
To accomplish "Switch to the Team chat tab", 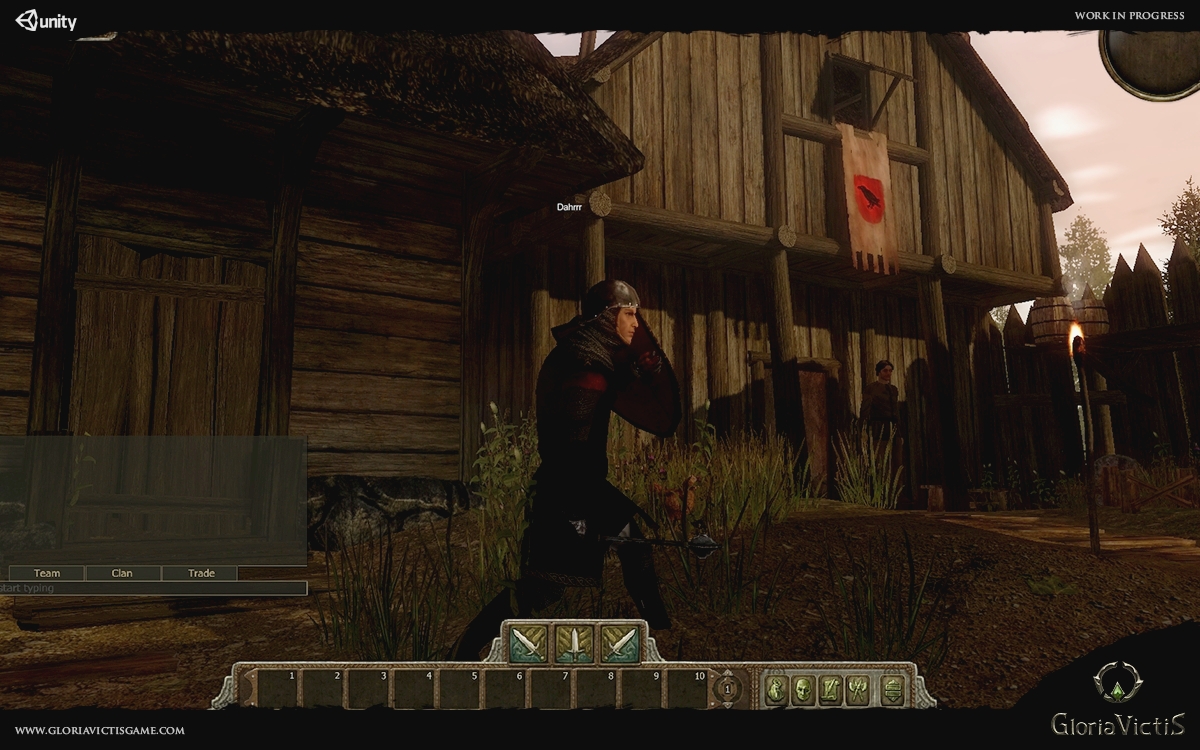I will point(47,573).
